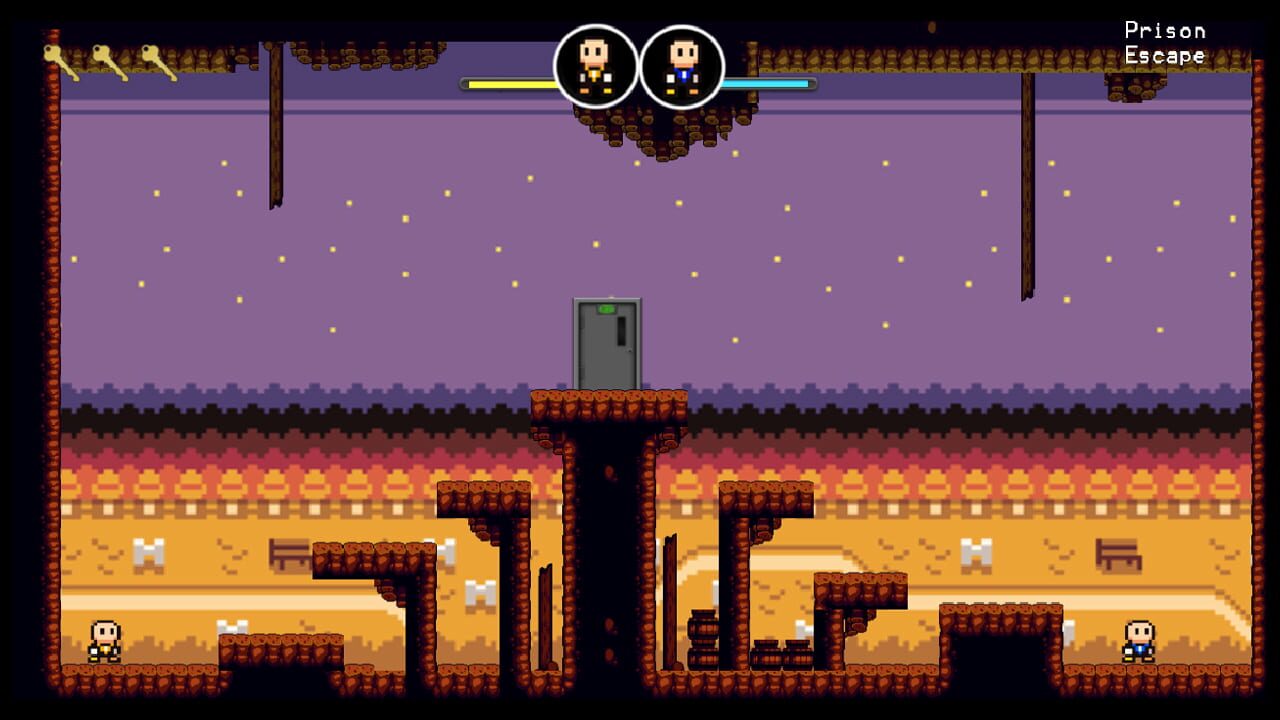
Task: Click the yellow power bar
Action: point(505,85)
